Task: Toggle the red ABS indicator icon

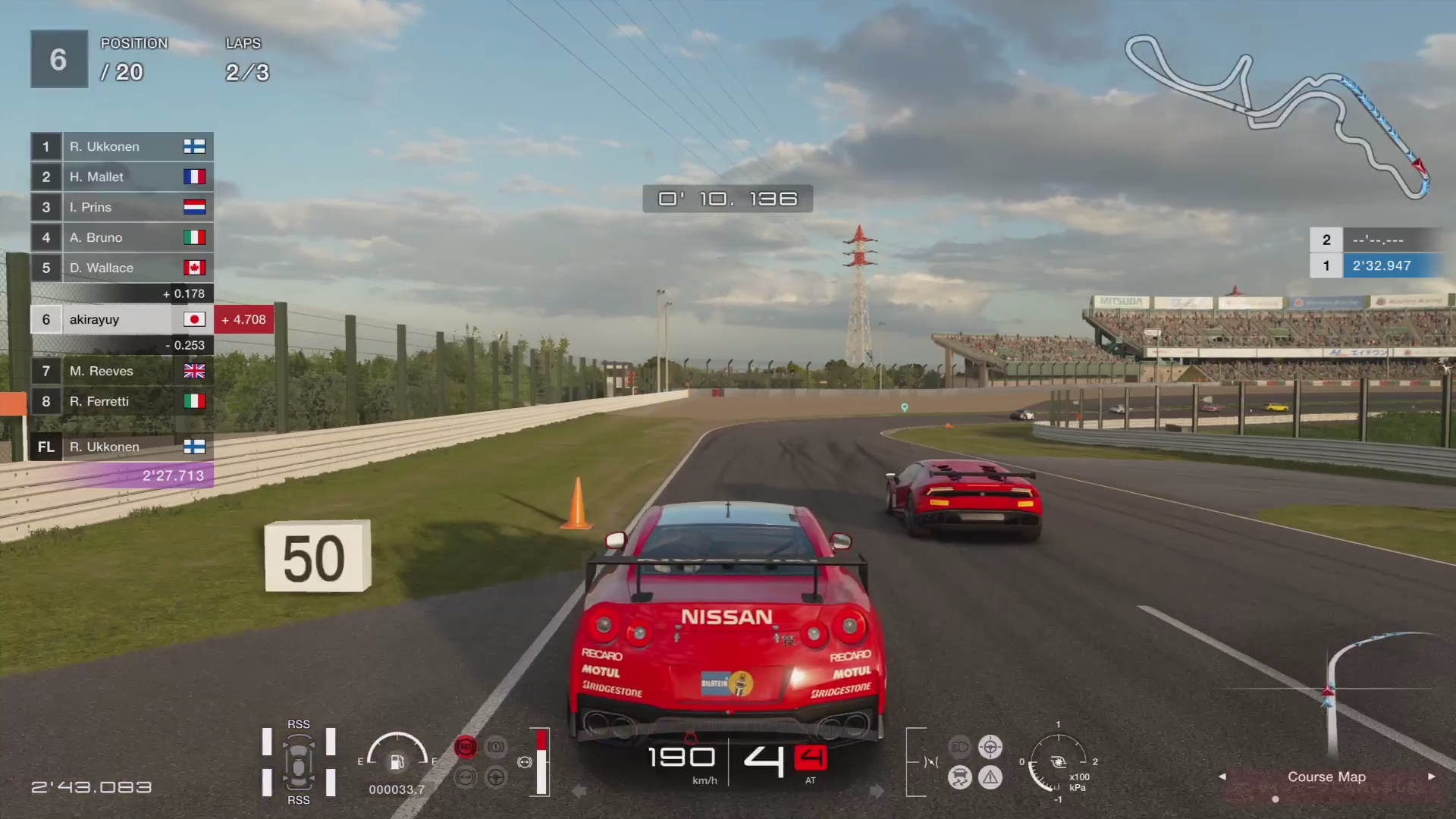Action: [465, 747]
